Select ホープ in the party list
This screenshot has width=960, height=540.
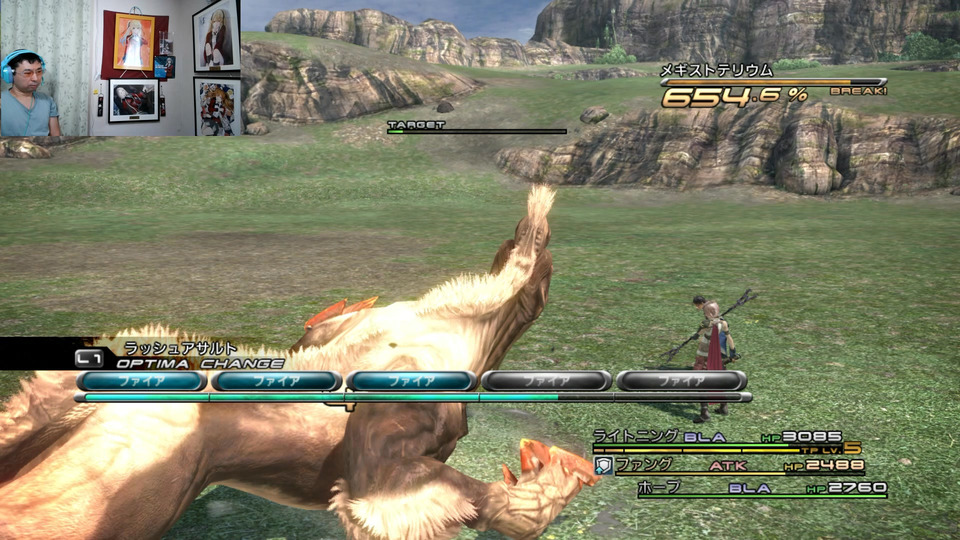tap(659, 488)
